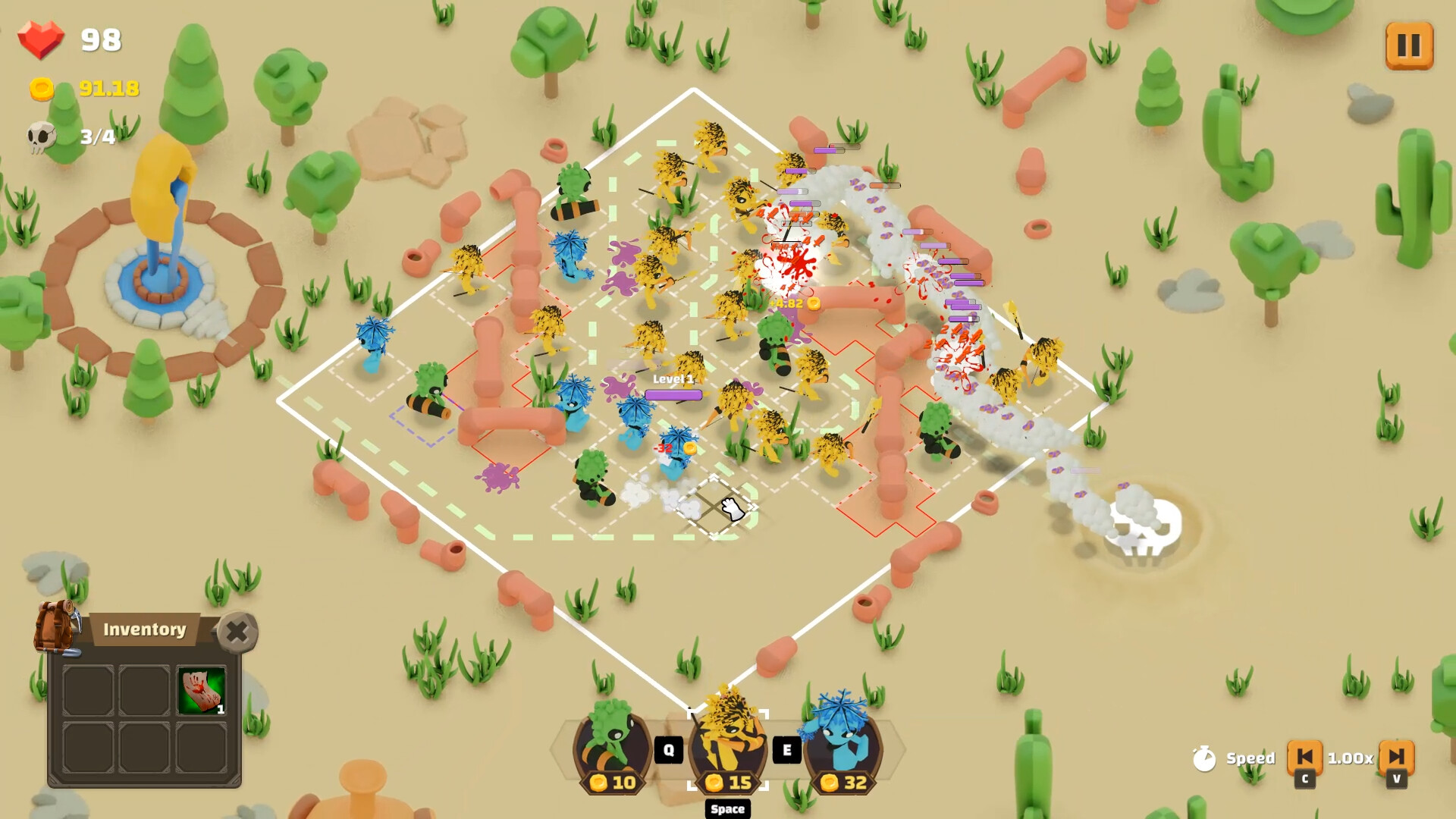Click the Q hotkey badge between units
This screenshot has height=819, width=1456.
tap(669, 749)
